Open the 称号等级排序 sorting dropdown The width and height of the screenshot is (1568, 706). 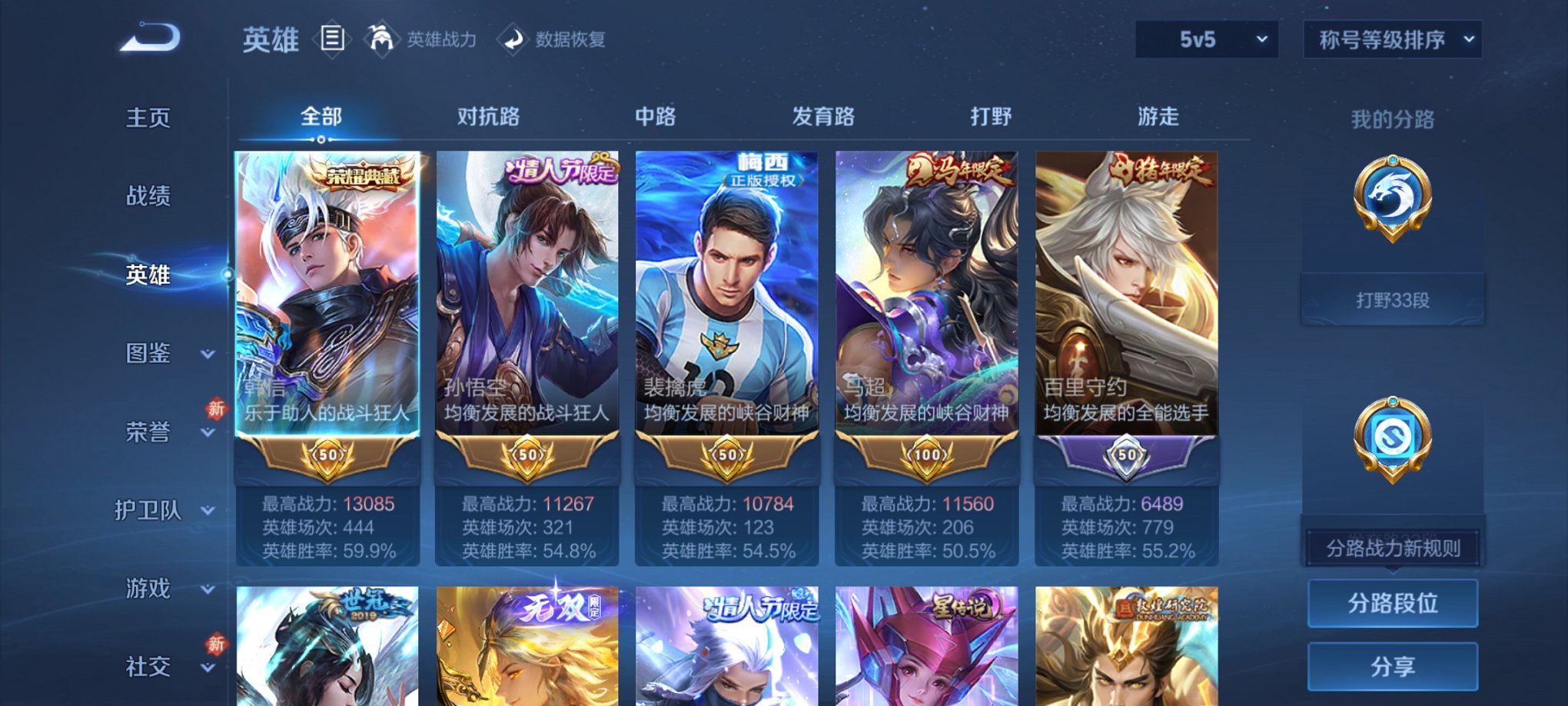pyautogui.click(x=1391, y=38)
